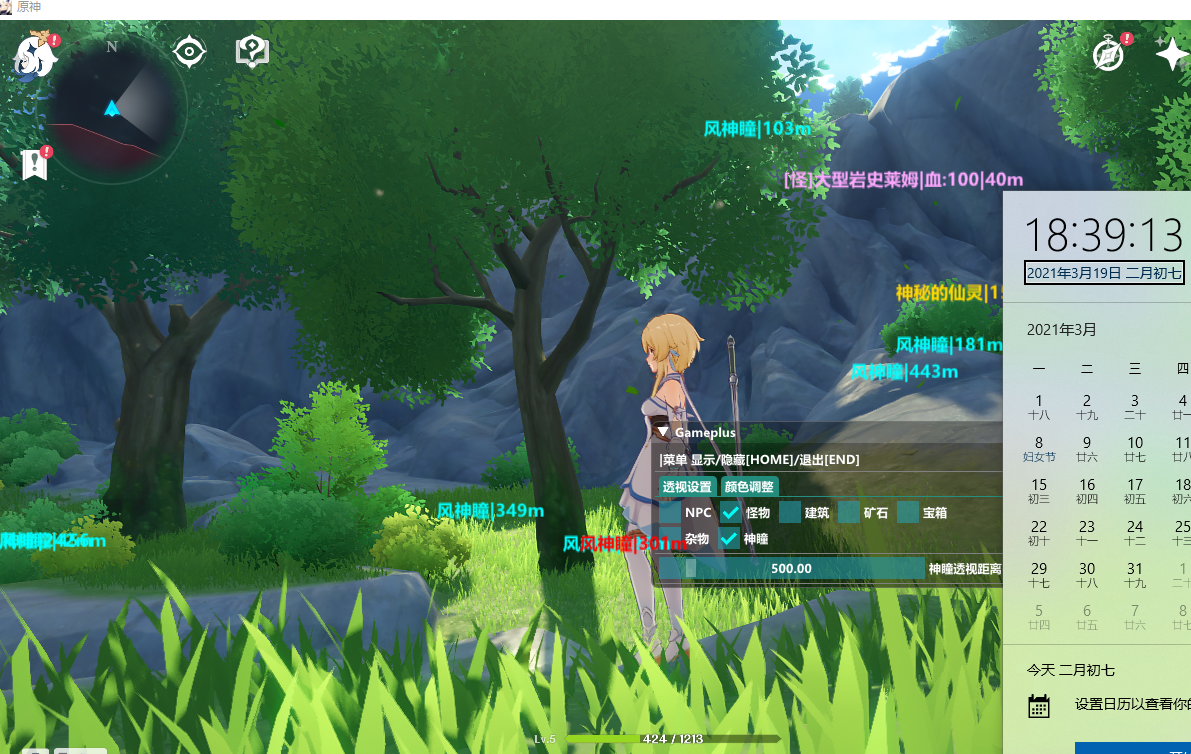This screenshot has height=754, width=1191.
Task: Open the quest bookmark icon with exclamation mark
Action: click(36, 164)
